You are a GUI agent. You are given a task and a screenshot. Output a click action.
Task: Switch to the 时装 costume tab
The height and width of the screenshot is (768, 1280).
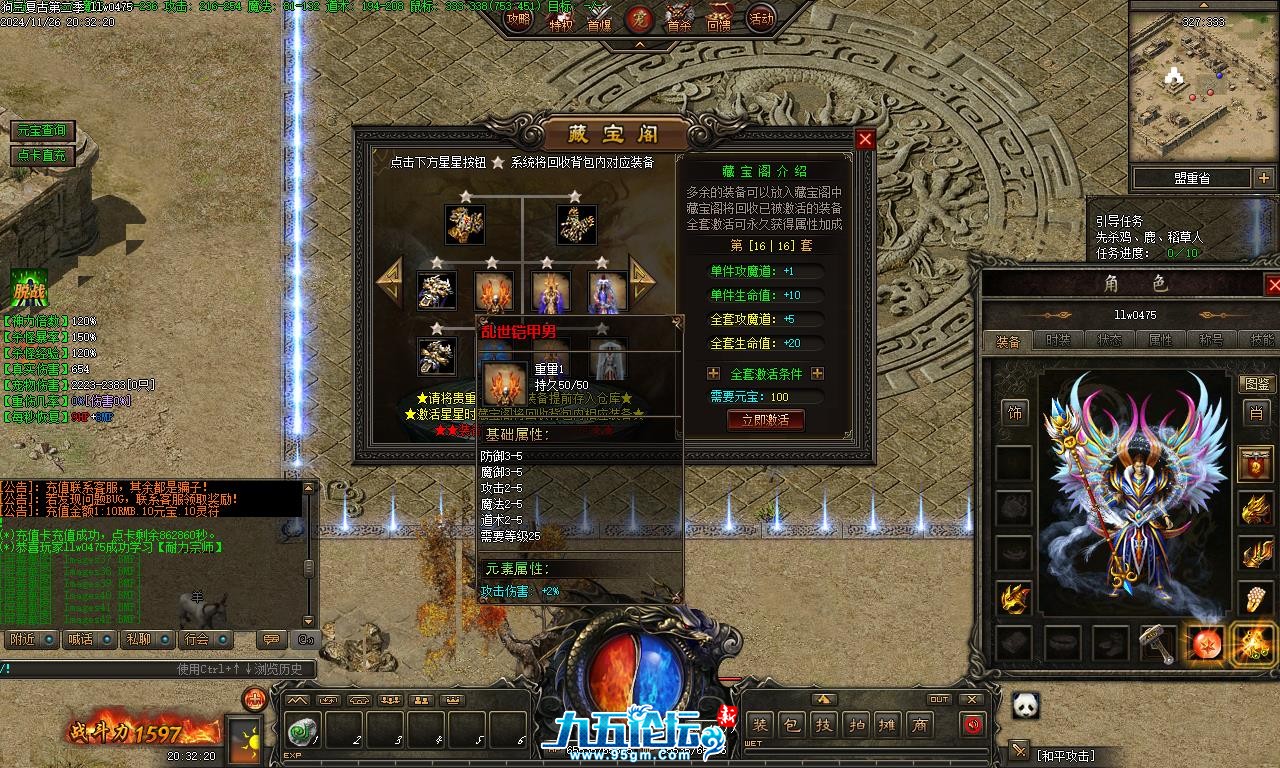click(x=1058, y=340)
